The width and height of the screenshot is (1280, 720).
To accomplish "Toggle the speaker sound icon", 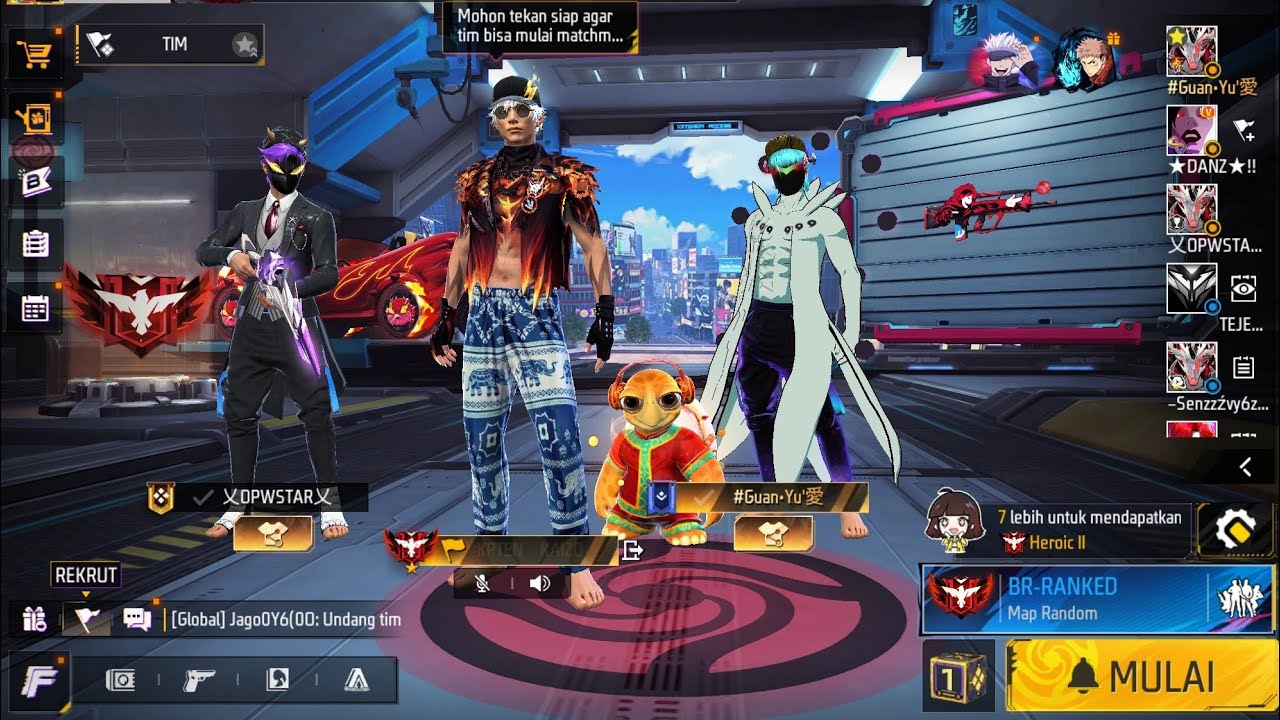I will coord(540,583).
